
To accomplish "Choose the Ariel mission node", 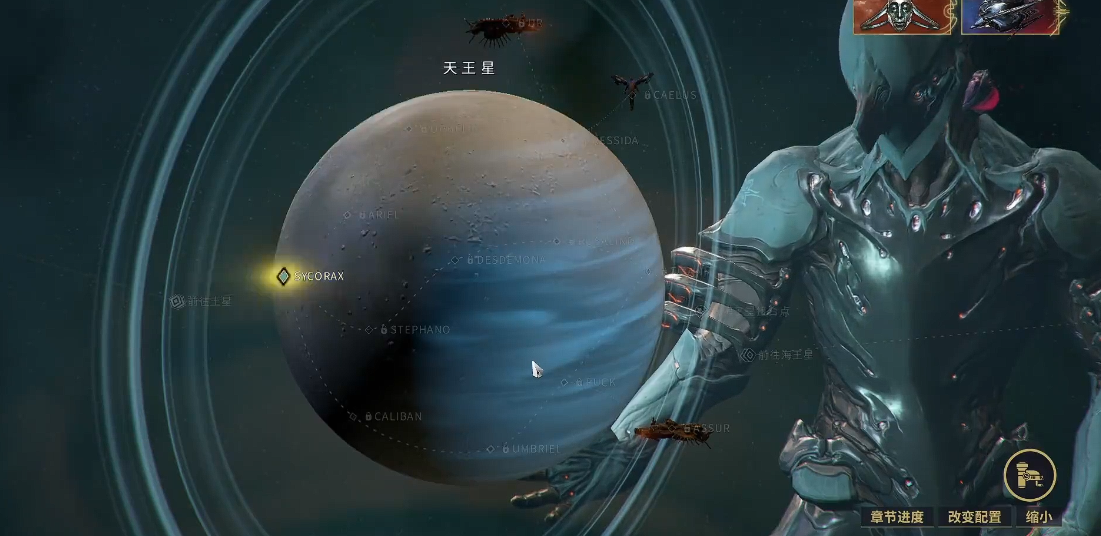I will pos(348,215).
